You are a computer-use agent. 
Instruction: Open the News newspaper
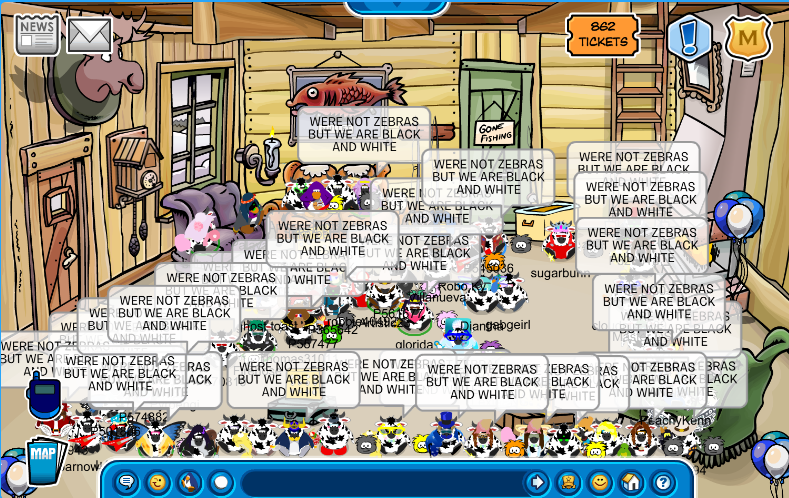[37, 35]
